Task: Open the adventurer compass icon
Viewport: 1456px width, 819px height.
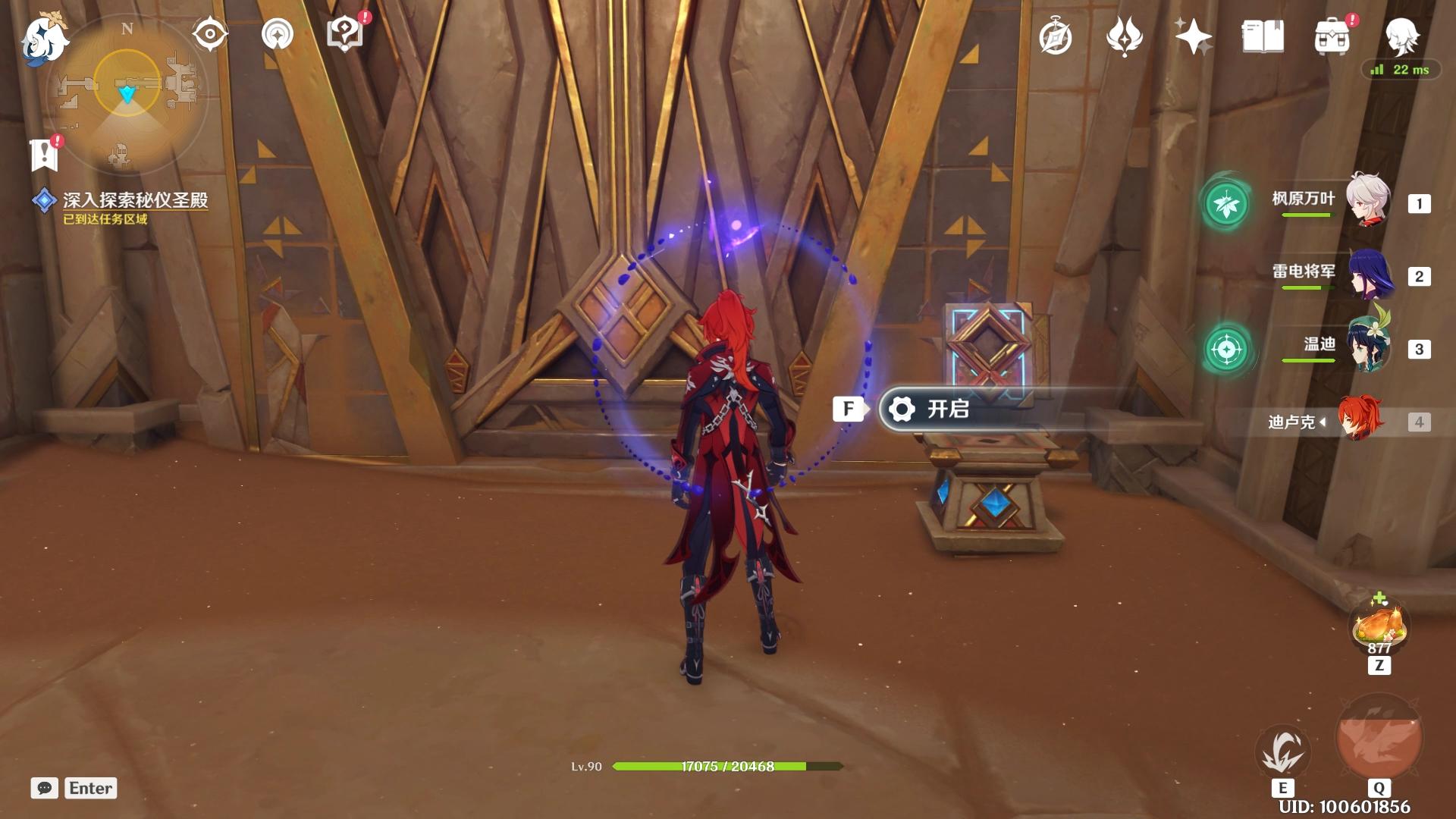Action: point(1056,37)
